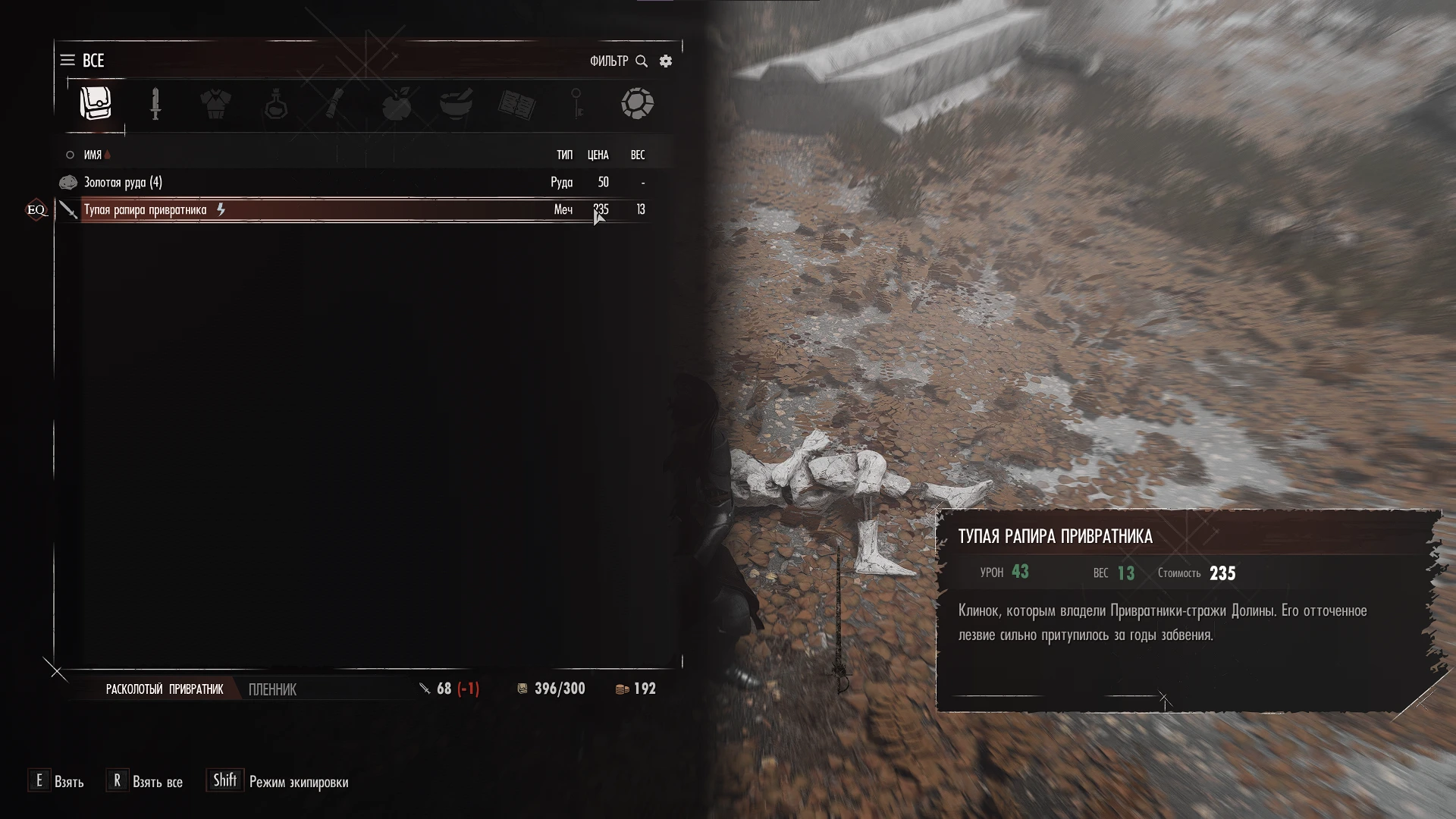The height and width of the screenshot is (819, 1456).
Task: Switch to the ПЛЕННИК inventory tab
Action: [x=272, y=689]
